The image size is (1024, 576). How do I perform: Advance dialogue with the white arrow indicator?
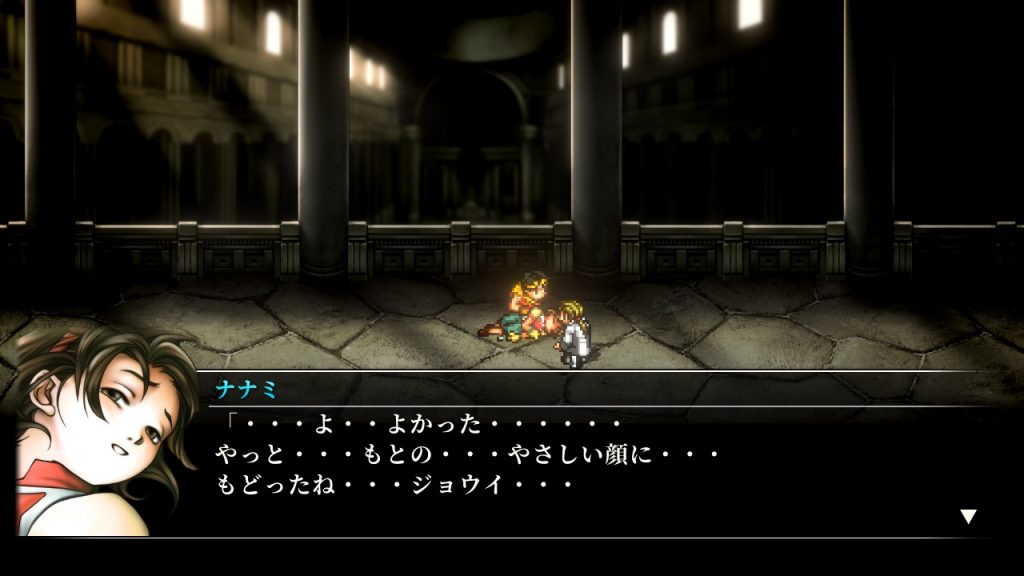coord(967,516)
